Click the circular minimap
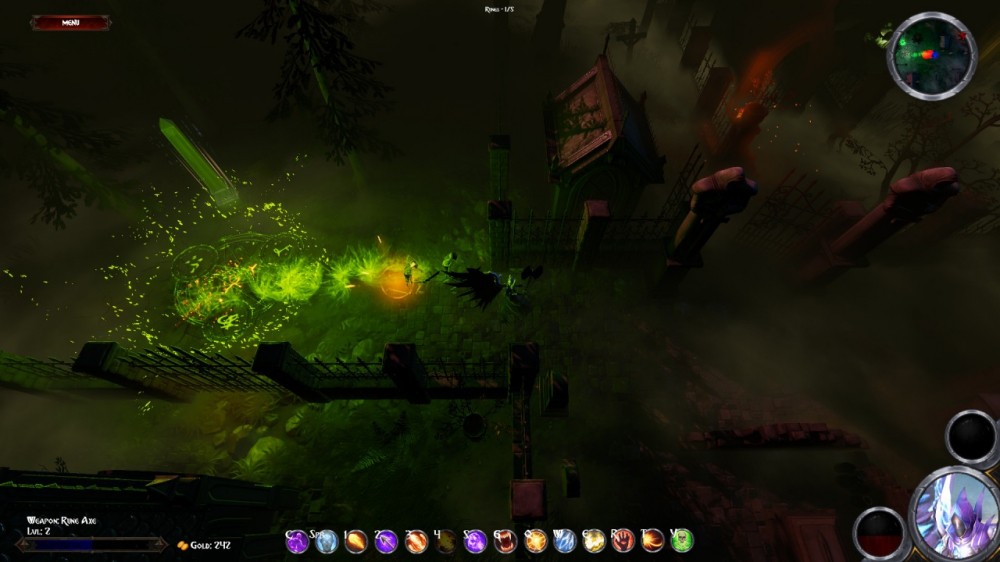Screen dimensions: 1000x562 pos(931,55)
